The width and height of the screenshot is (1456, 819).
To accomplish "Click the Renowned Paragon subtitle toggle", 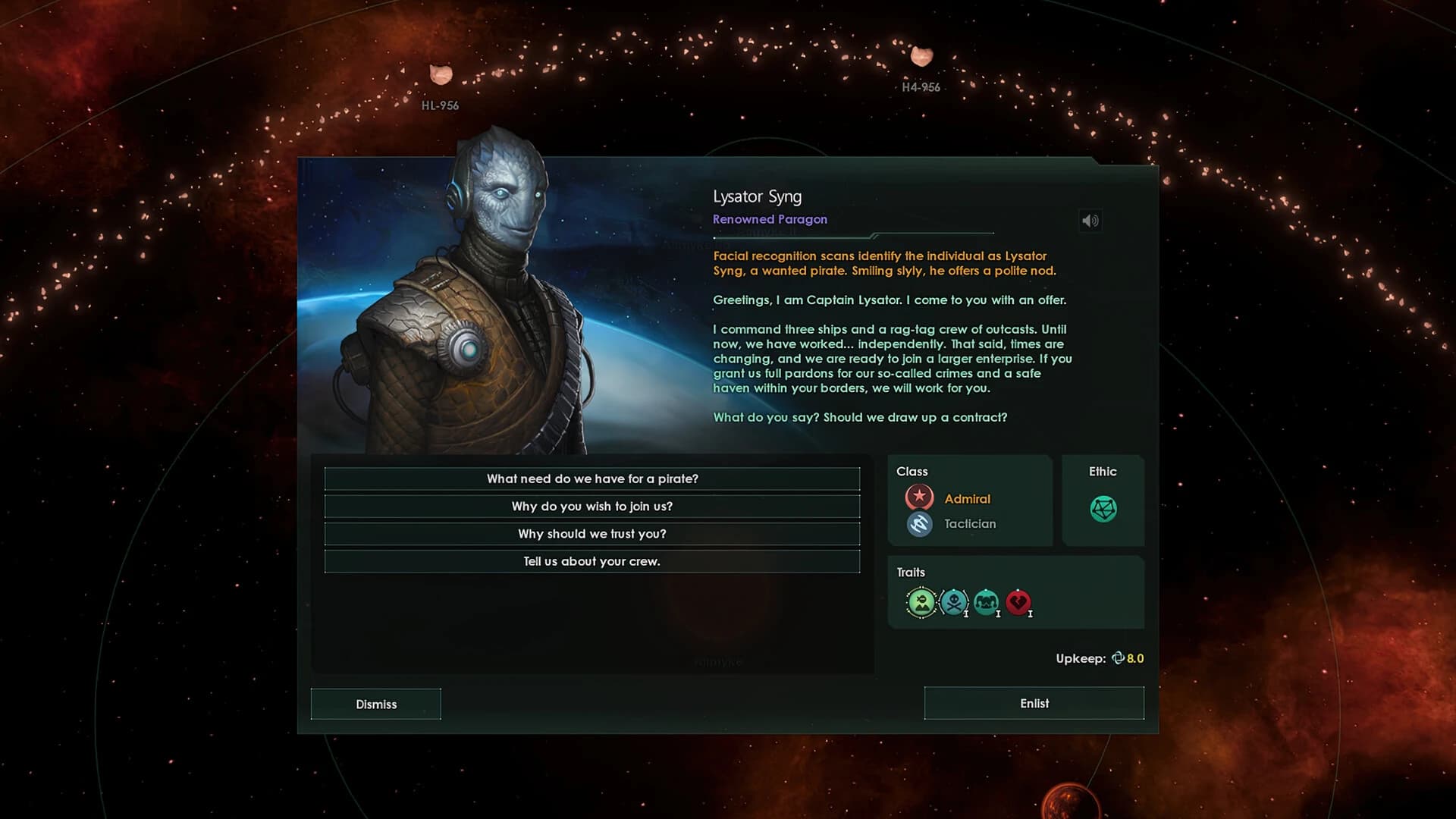I will tap(770, 219).
